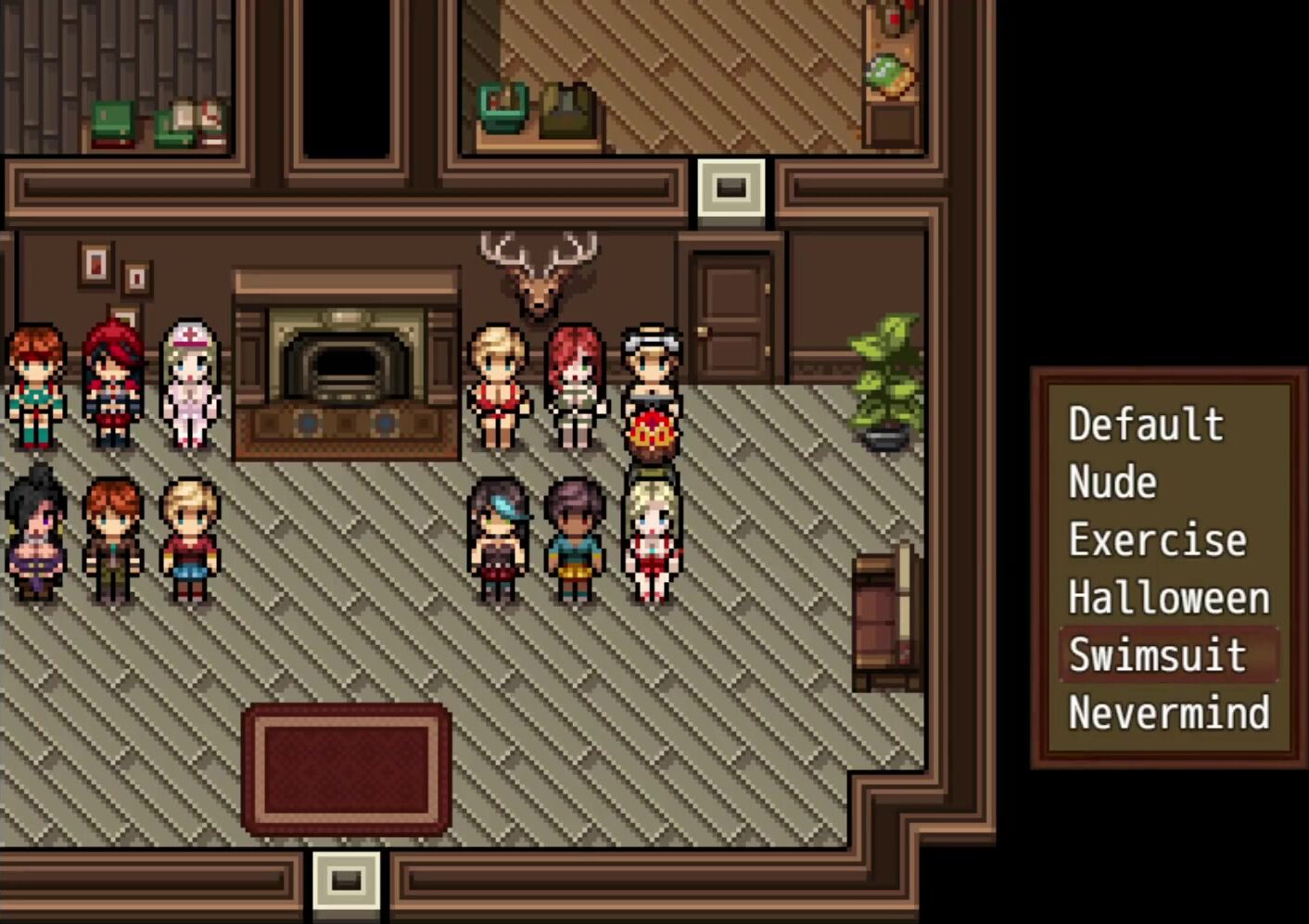The height and width of the screenshot is (924, 1309).
Task: Choose the Exercise outfit option
Action: coord(1157,540)
